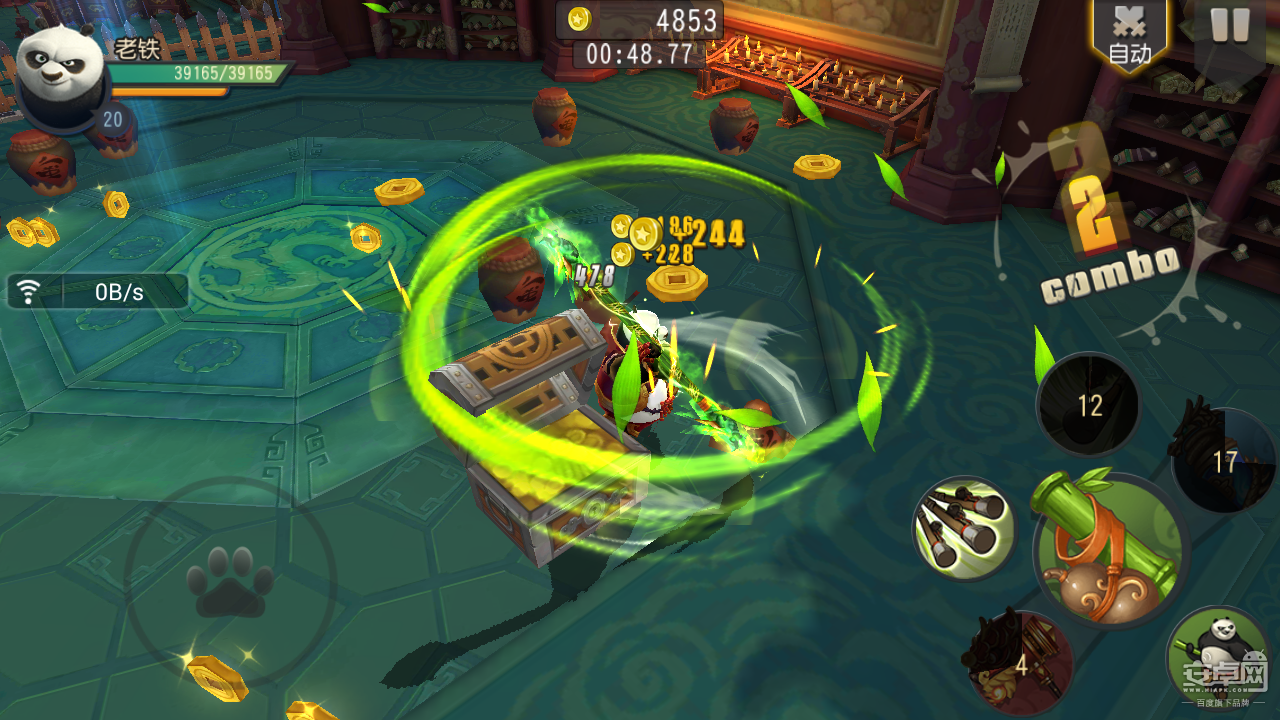The width and height of the screenshot is (1280, 720).
Task: Pause the game with the pause button
Action: pos(1229,27)
